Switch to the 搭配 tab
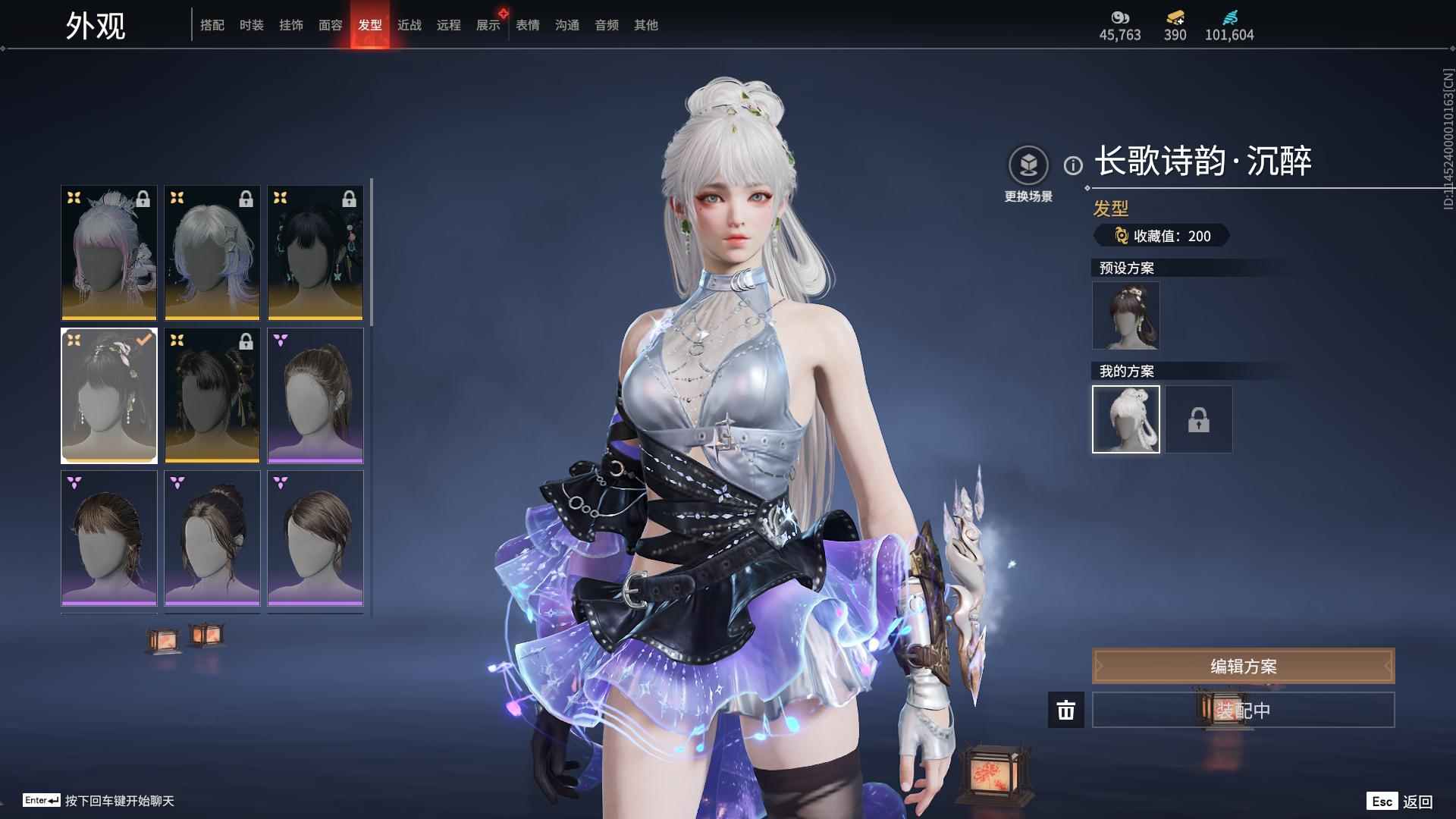This screenshot has width=1456, height=819. coord(212,25)
